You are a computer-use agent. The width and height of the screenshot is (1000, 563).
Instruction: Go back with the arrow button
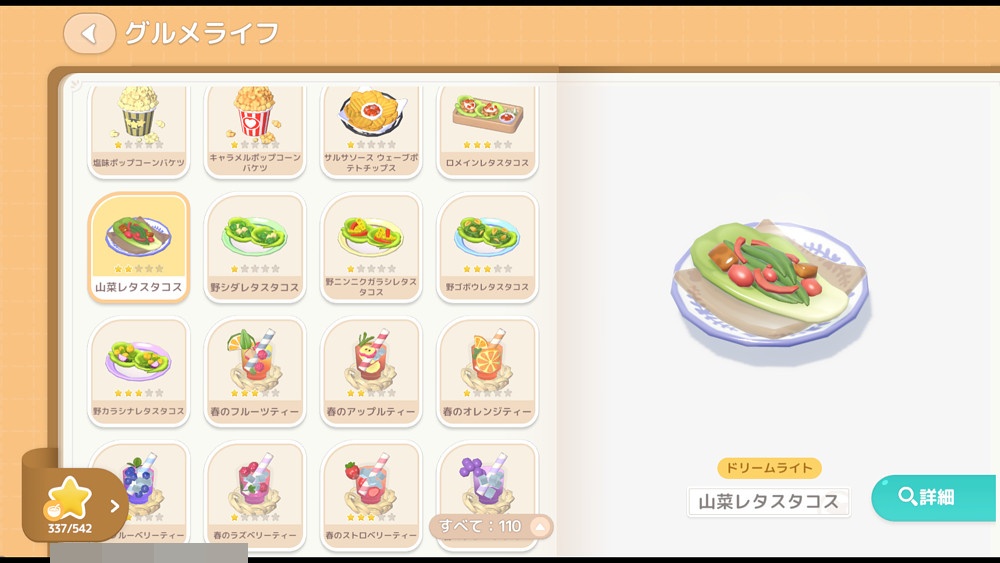pyautogui.click(x=89, y=34)
